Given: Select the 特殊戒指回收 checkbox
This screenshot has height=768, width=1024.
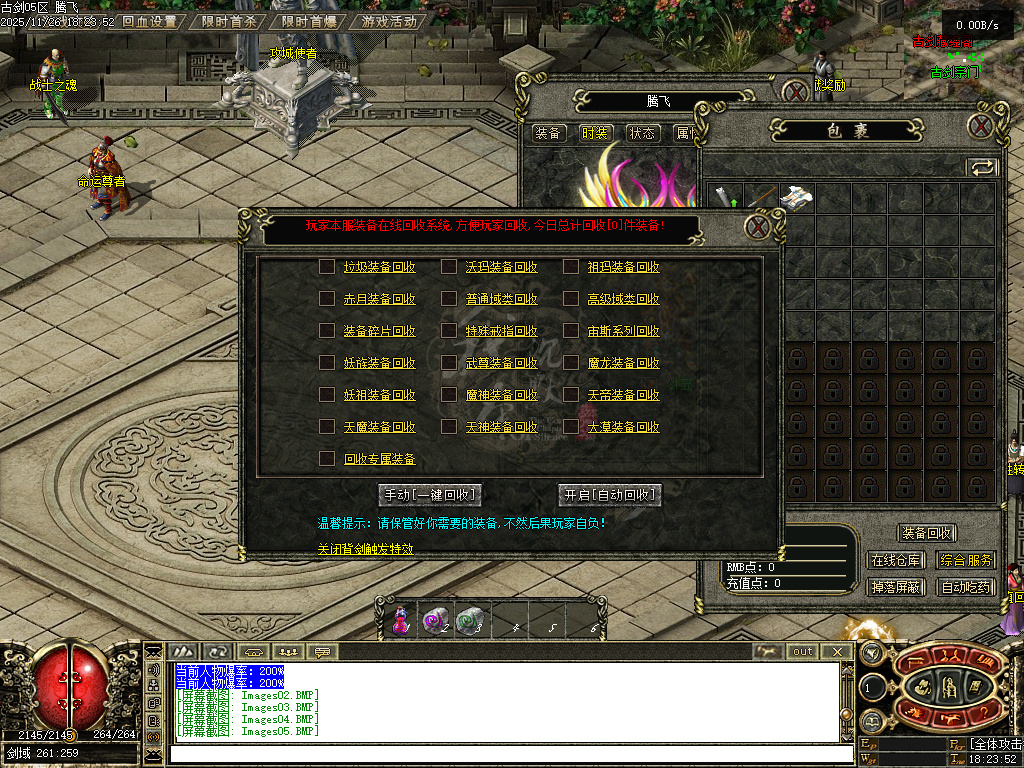Looking at the screenshot, I should [x=449, y=331].
